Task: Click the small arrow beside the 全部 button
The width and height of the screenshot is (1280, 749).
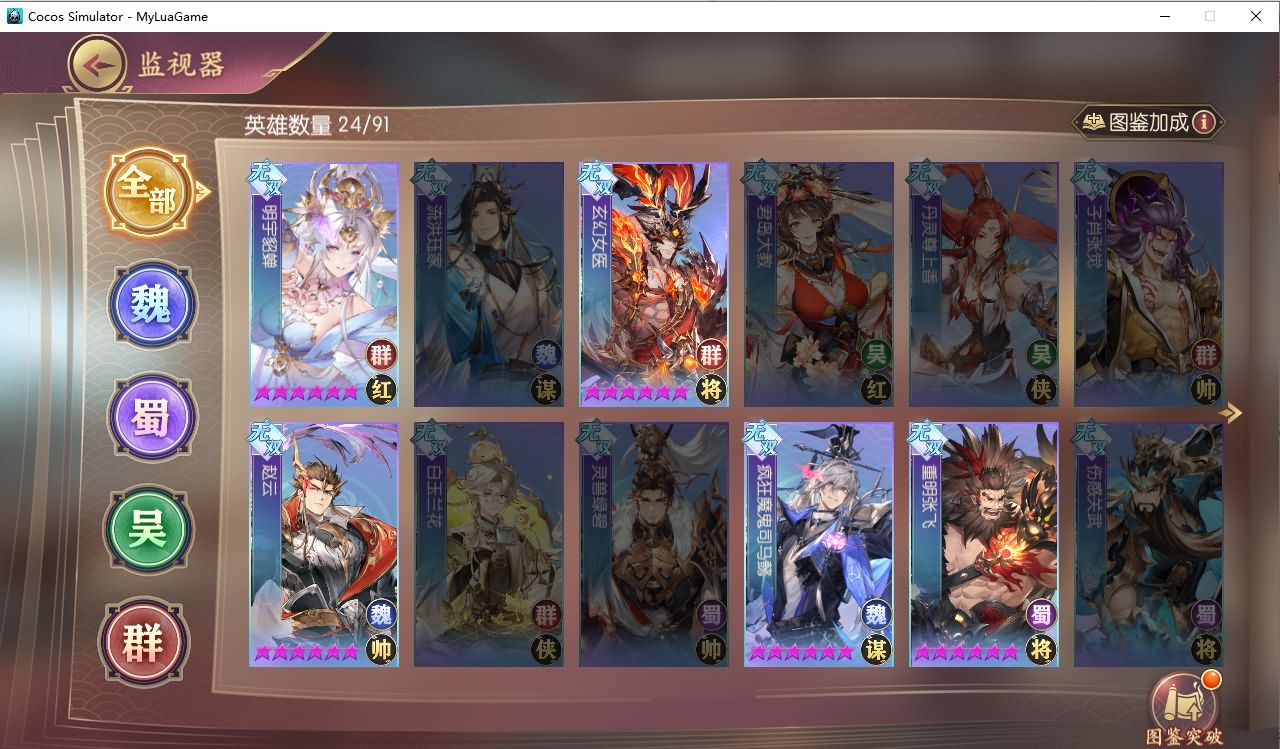Action: pyautogui.click(x=203, y=190)
